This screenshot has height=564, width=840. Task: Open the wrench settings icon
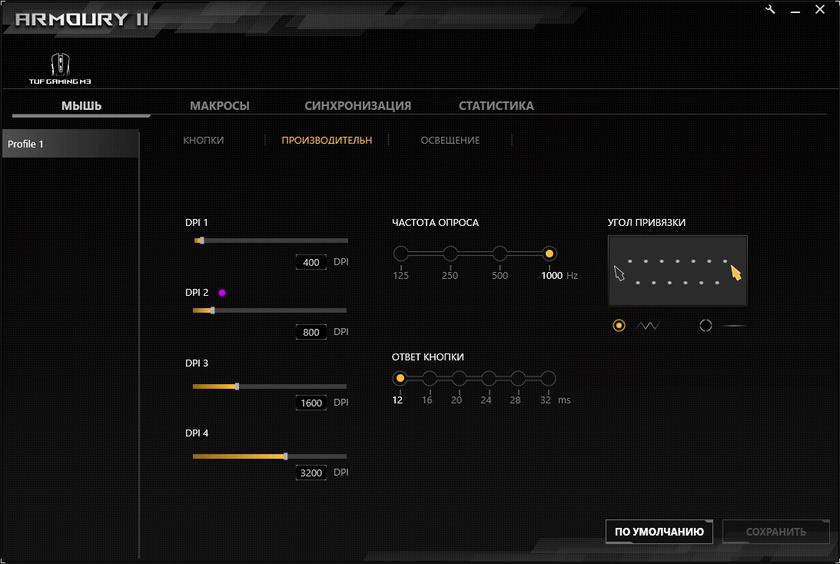[771, 9]
